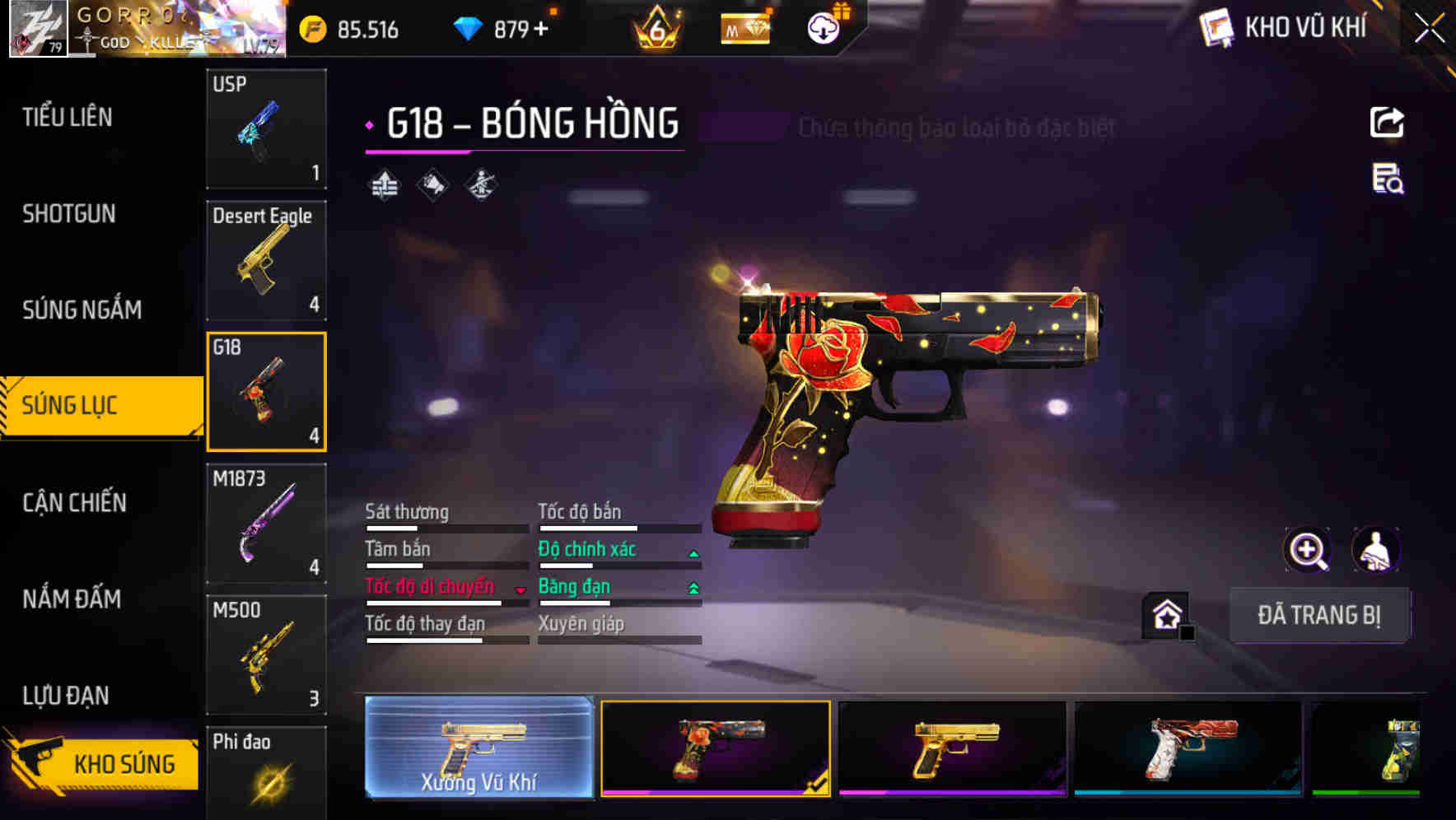Select the red-white G18 skin variant

click(1189, 749)
